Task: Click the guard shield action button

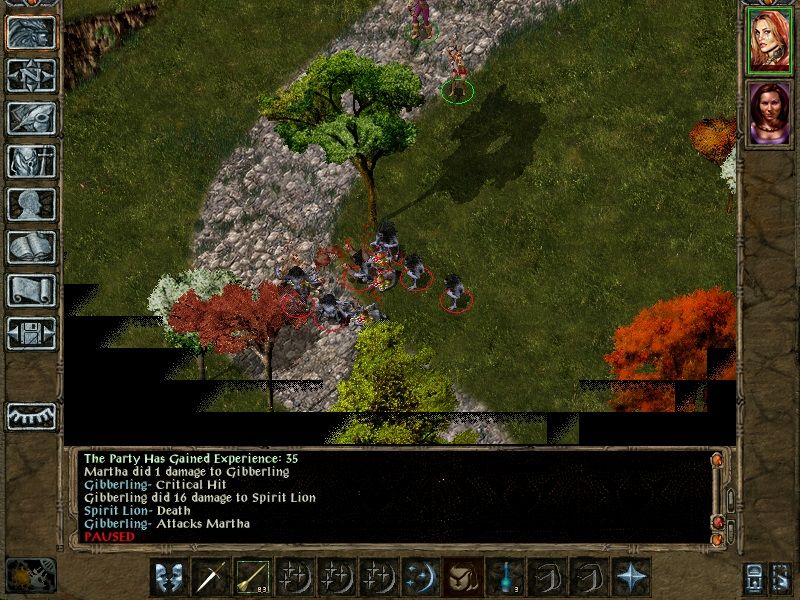Action: (167, 577)
